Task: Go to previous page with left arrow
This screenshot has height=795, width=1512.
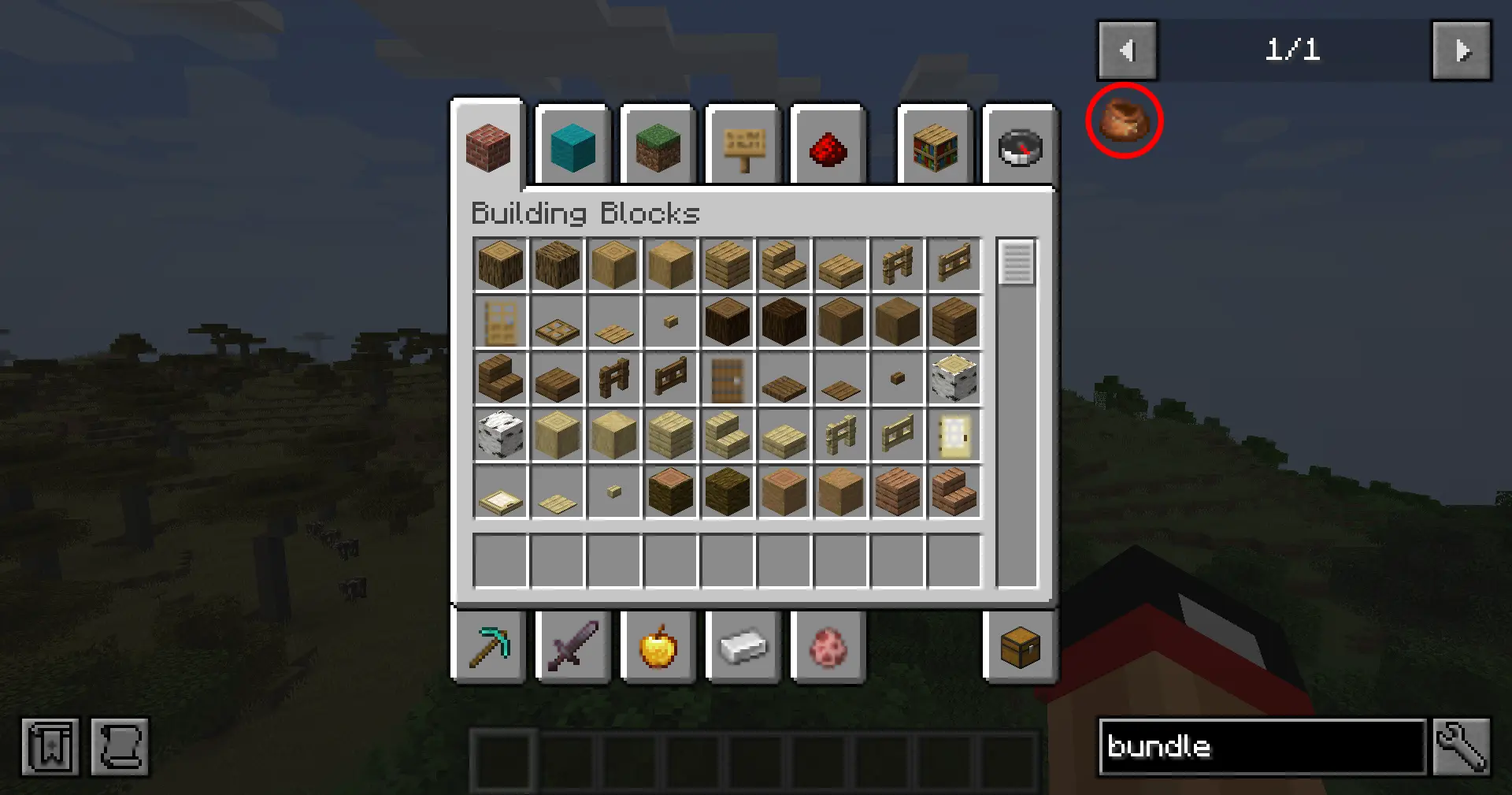Action: point(1127,51)
